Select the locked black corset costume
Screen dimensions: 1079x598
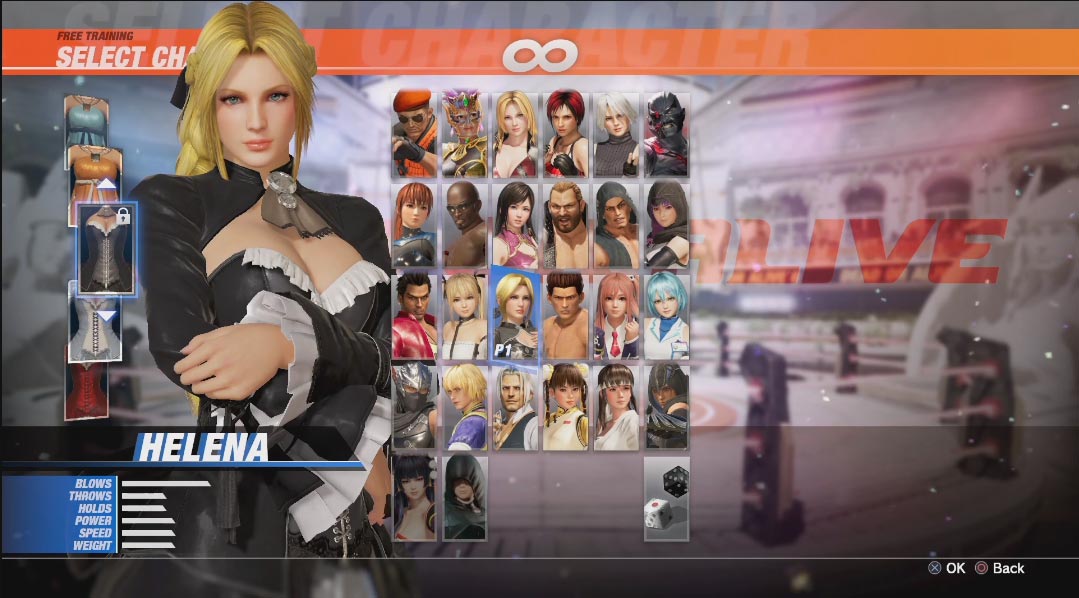[x=106, y=248]
